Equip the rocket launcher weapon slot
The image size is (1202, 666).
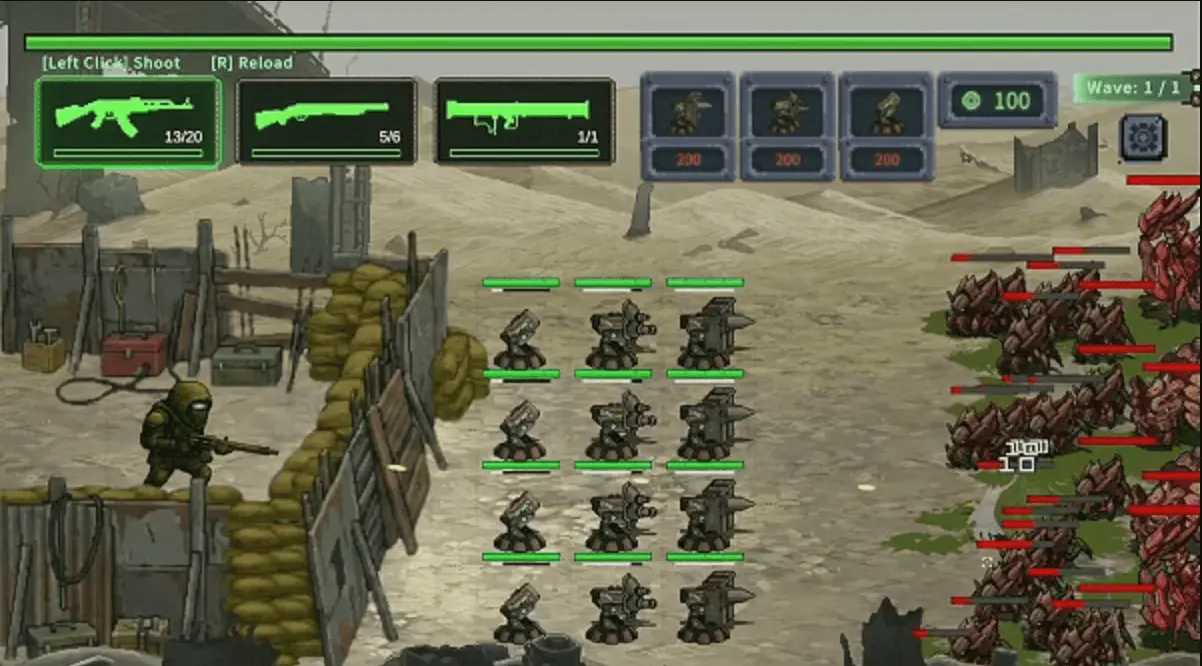pyautogui.click(x=525, y=121)
